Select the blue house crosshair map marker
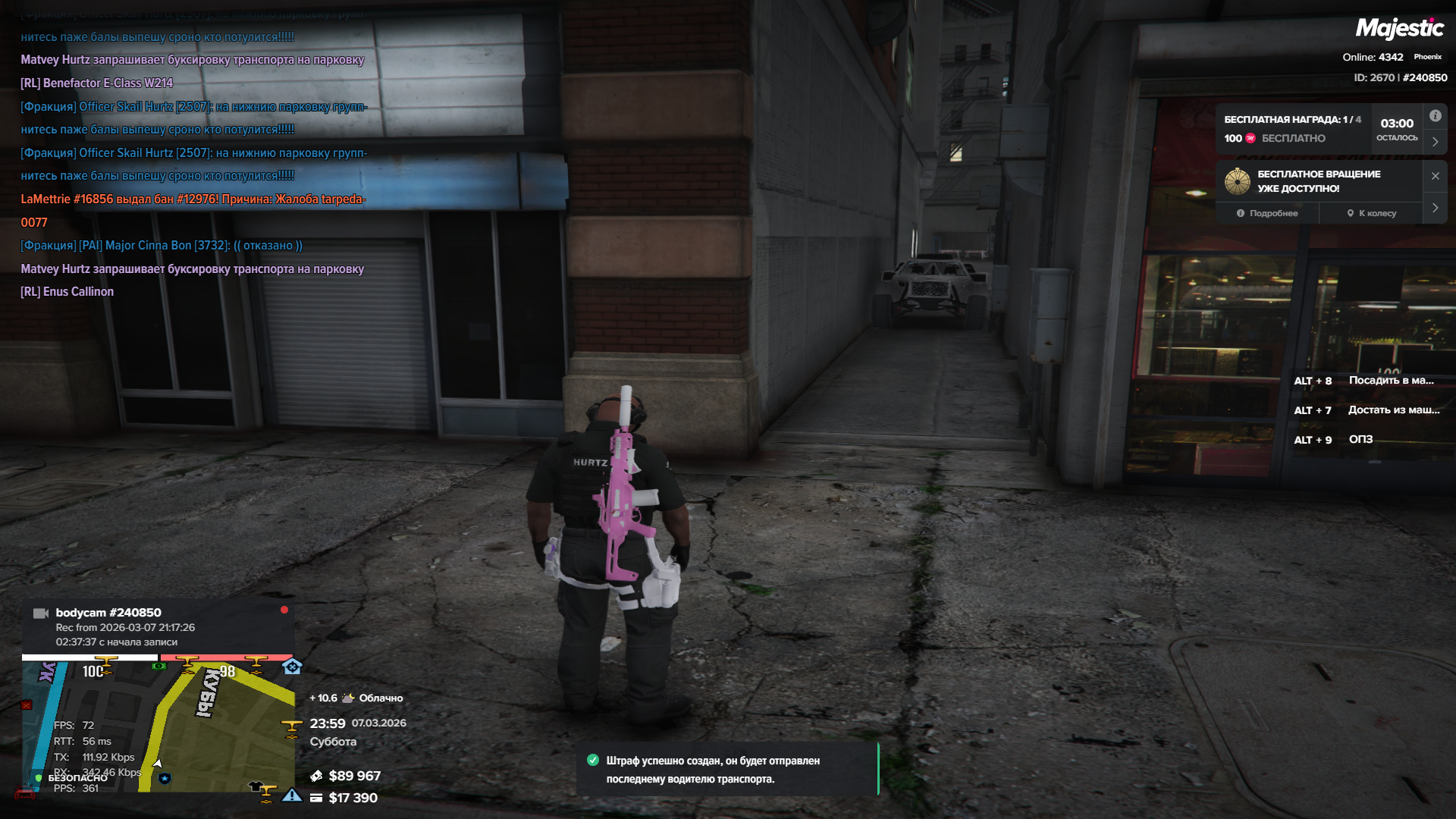 tap(292, 667)
